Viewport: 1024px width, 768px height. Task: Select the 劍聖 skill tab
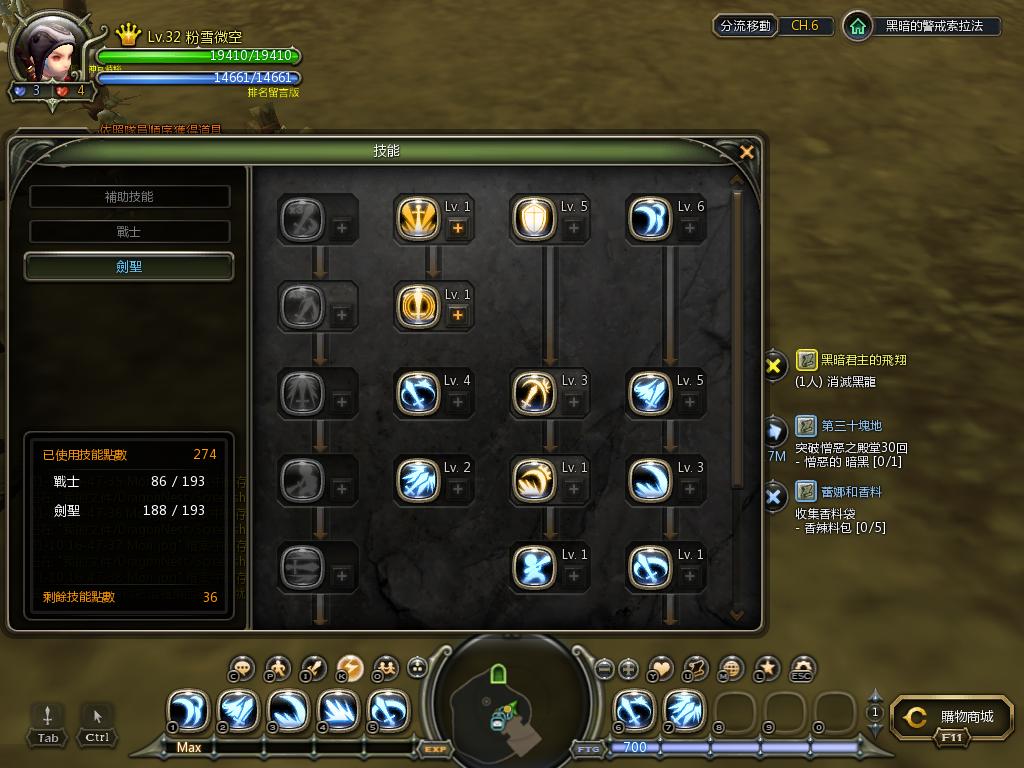point(129,267)
